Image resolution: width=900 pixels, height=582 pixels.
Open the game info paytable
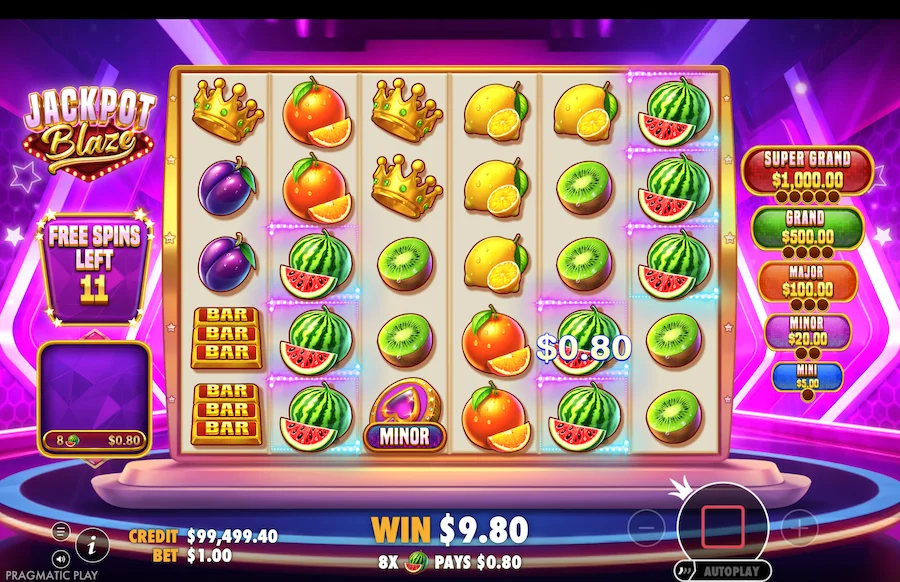tap(93, 544)
